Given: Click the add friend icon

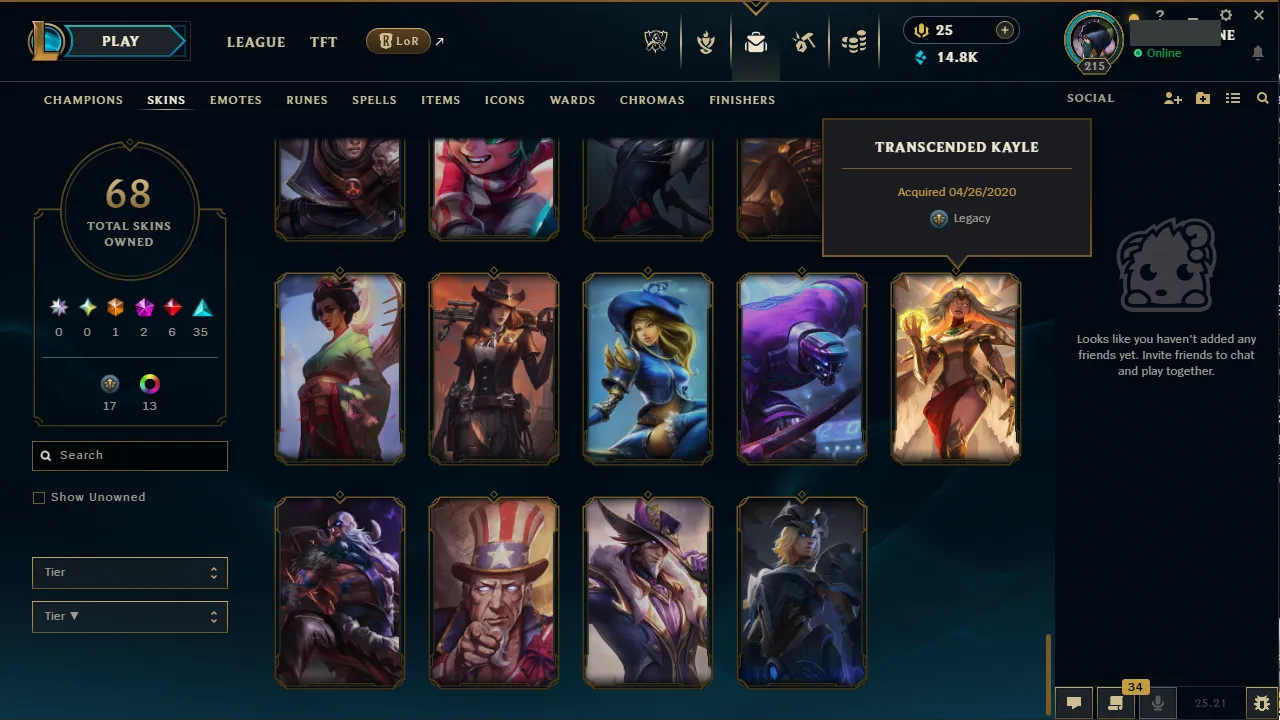Looking at the screenshot, I should tap(1172, 98).
